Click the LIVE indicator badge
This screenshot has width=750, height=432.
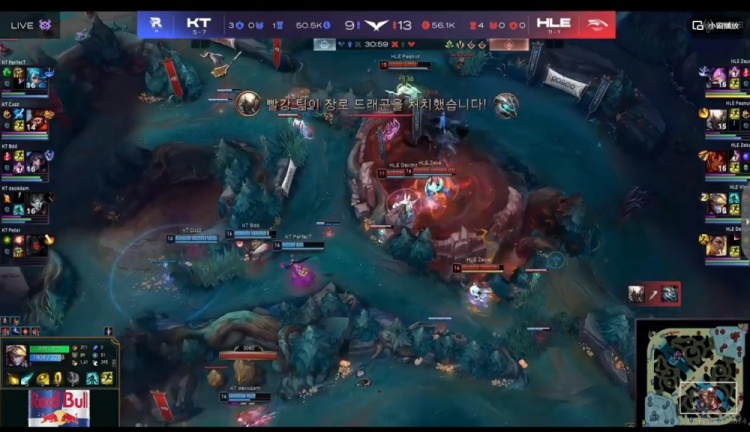point(30,25)
